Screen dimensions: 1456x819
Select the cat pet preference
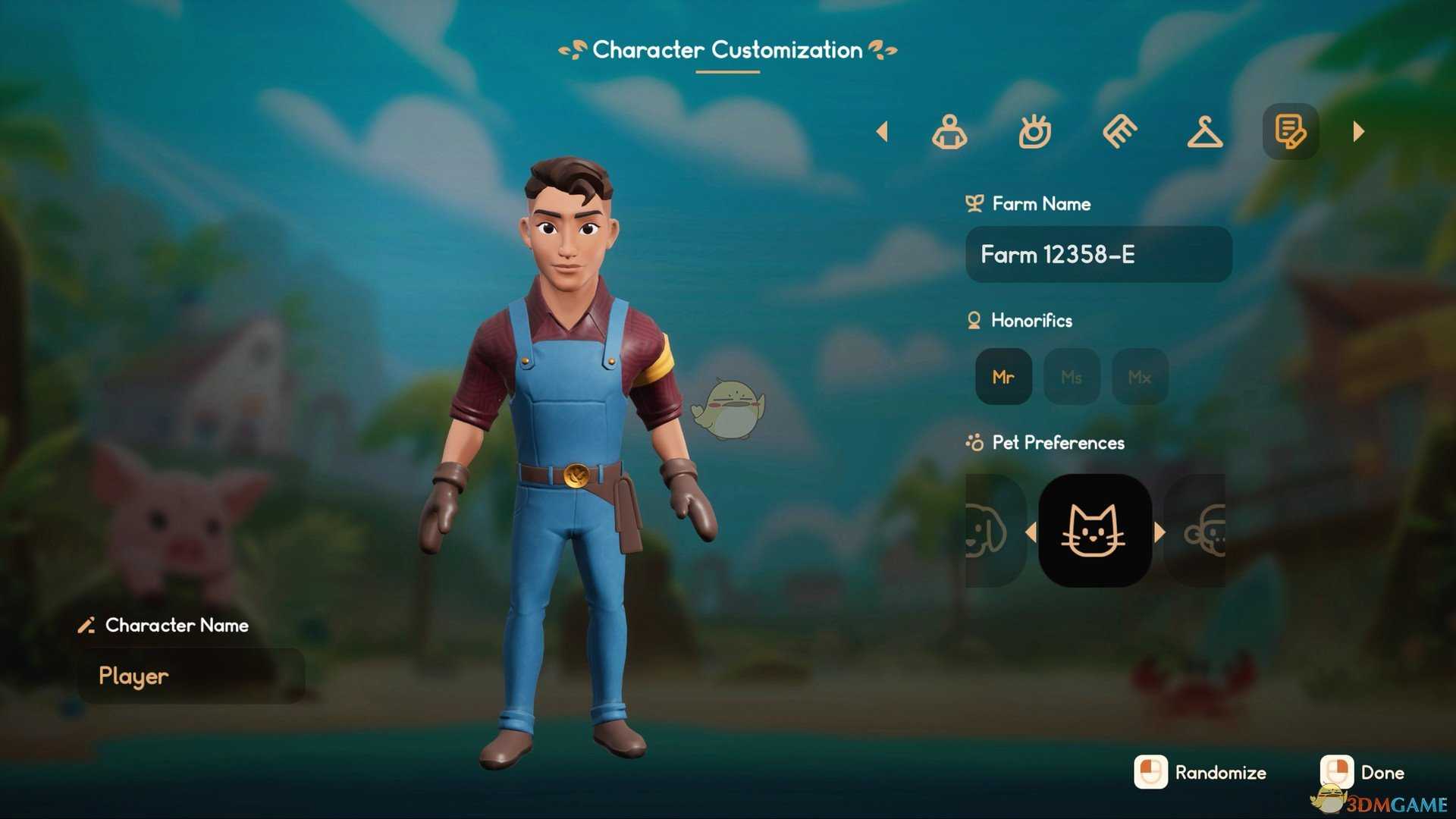pyautogui.click(x=1094, y=531)
